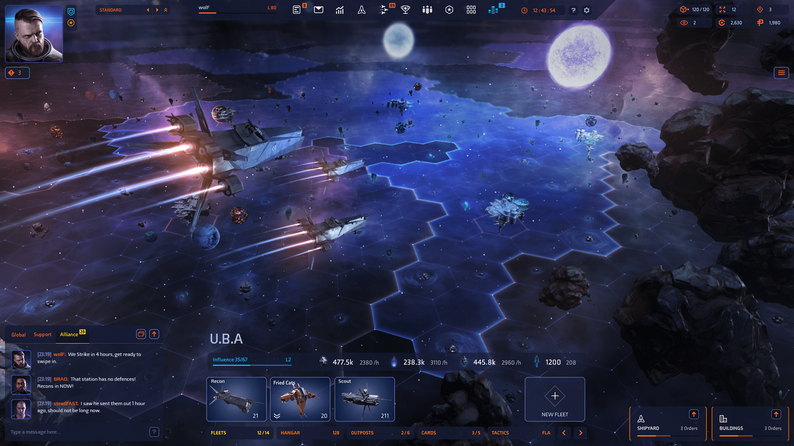Choose the Scout fleet card
This screenshot has height=446, width=794.
364,399
